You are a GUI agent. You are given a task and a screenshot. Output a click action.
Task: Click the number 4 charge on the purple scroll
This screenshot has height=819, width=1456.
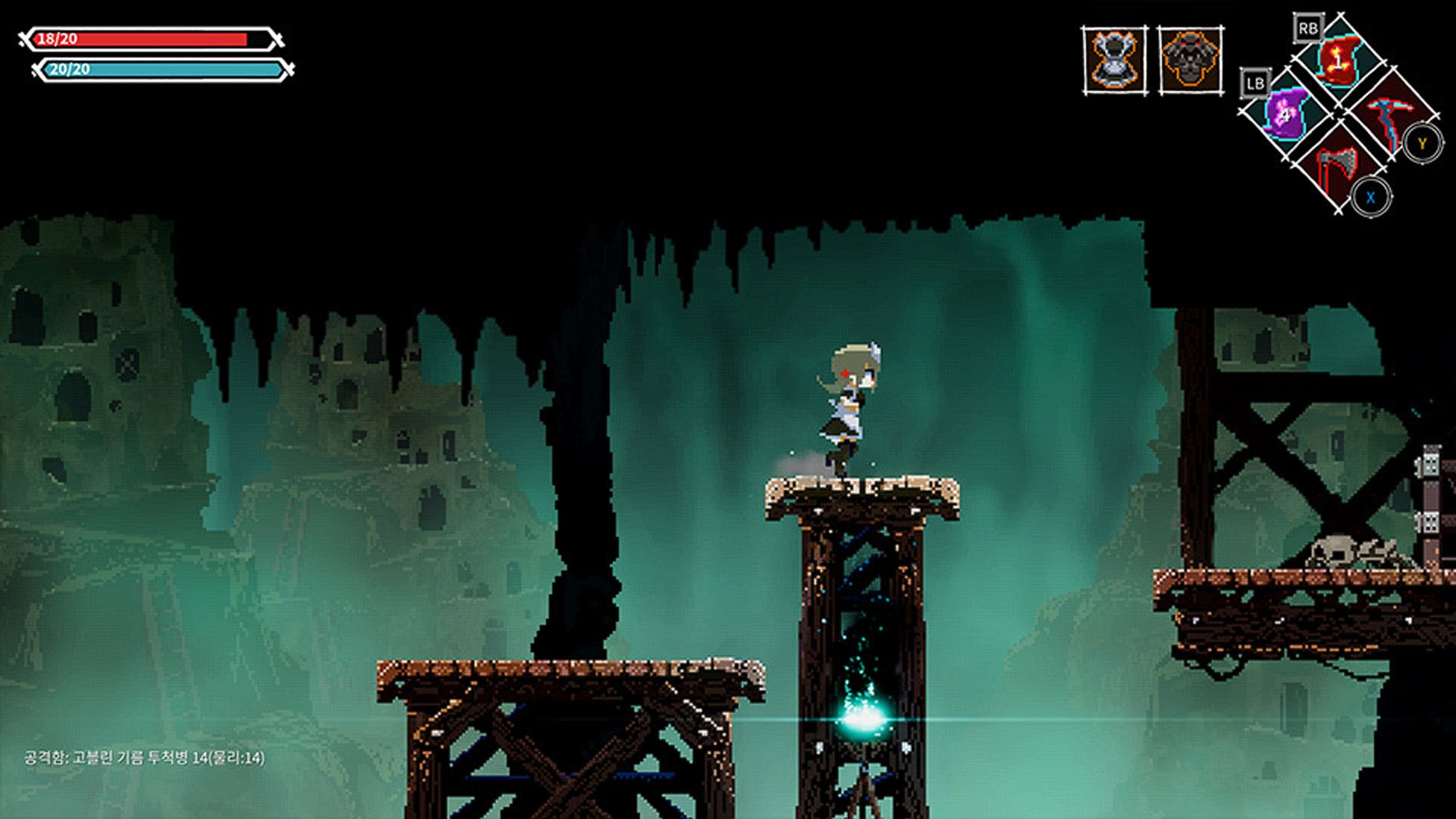tap(1285, 115)
